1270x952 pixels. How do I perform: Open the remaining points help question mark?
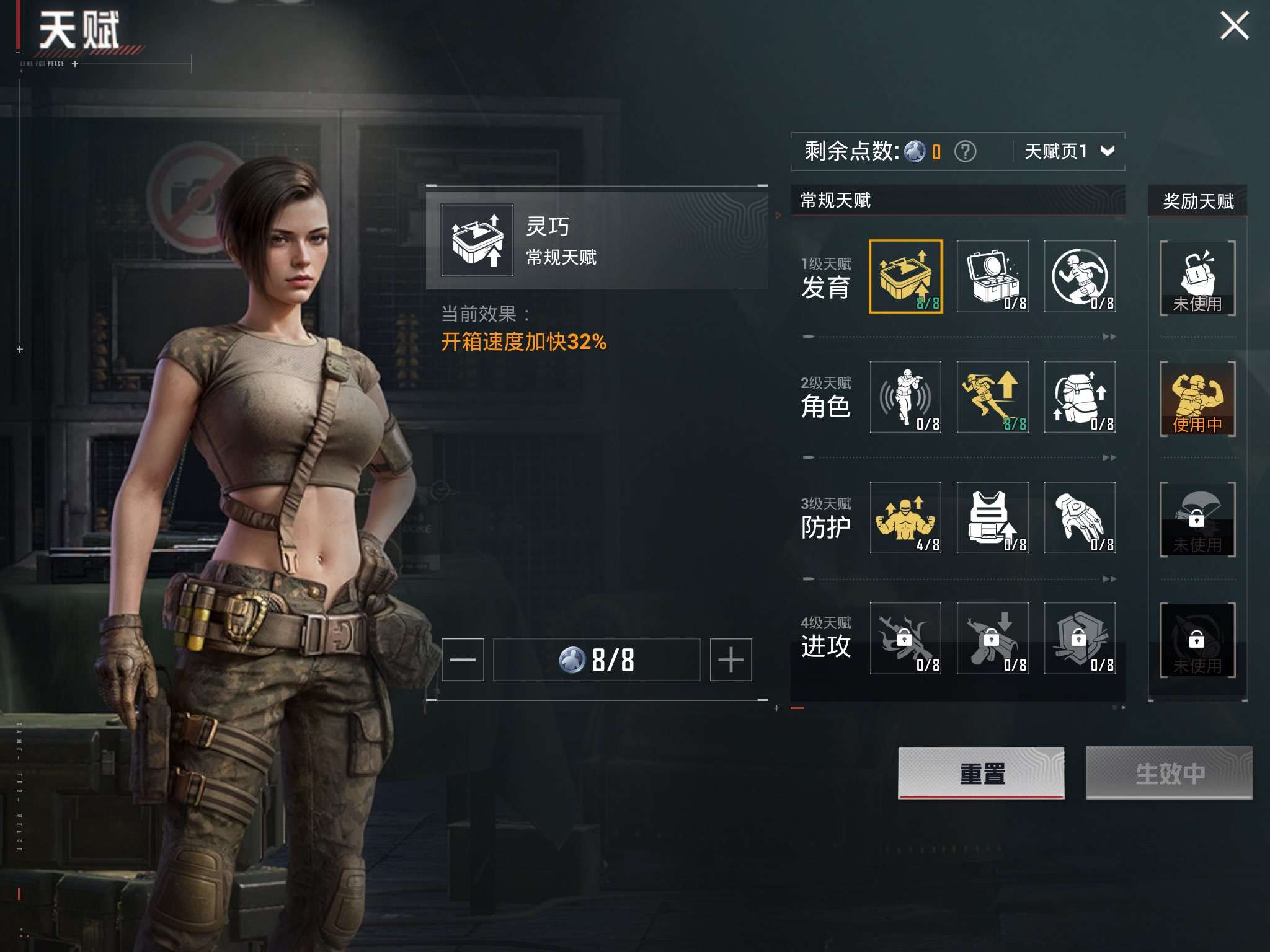coord(966,150)
